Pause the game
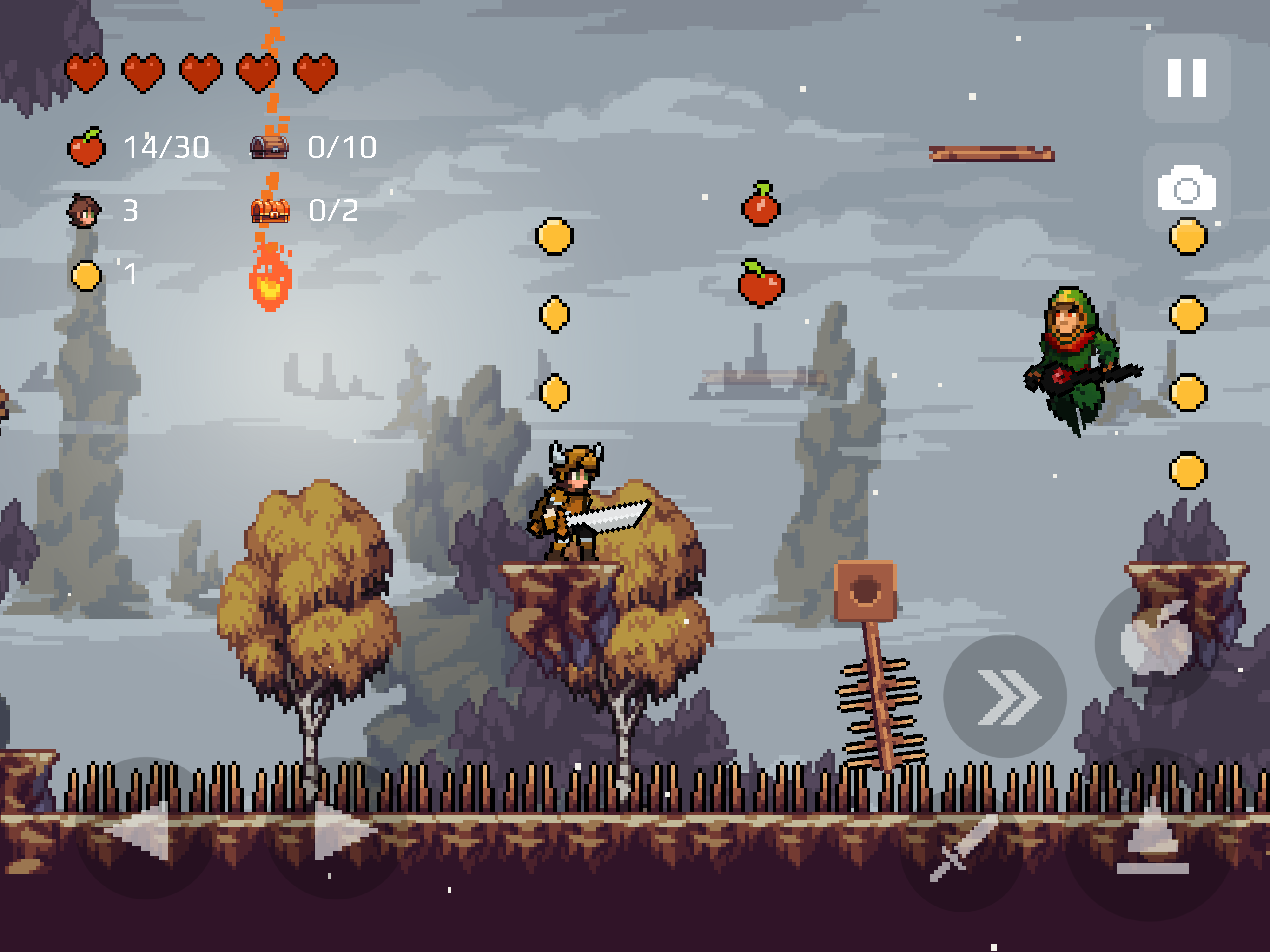This screenshot has width=1270, height=952. [x=1187, y=78]
